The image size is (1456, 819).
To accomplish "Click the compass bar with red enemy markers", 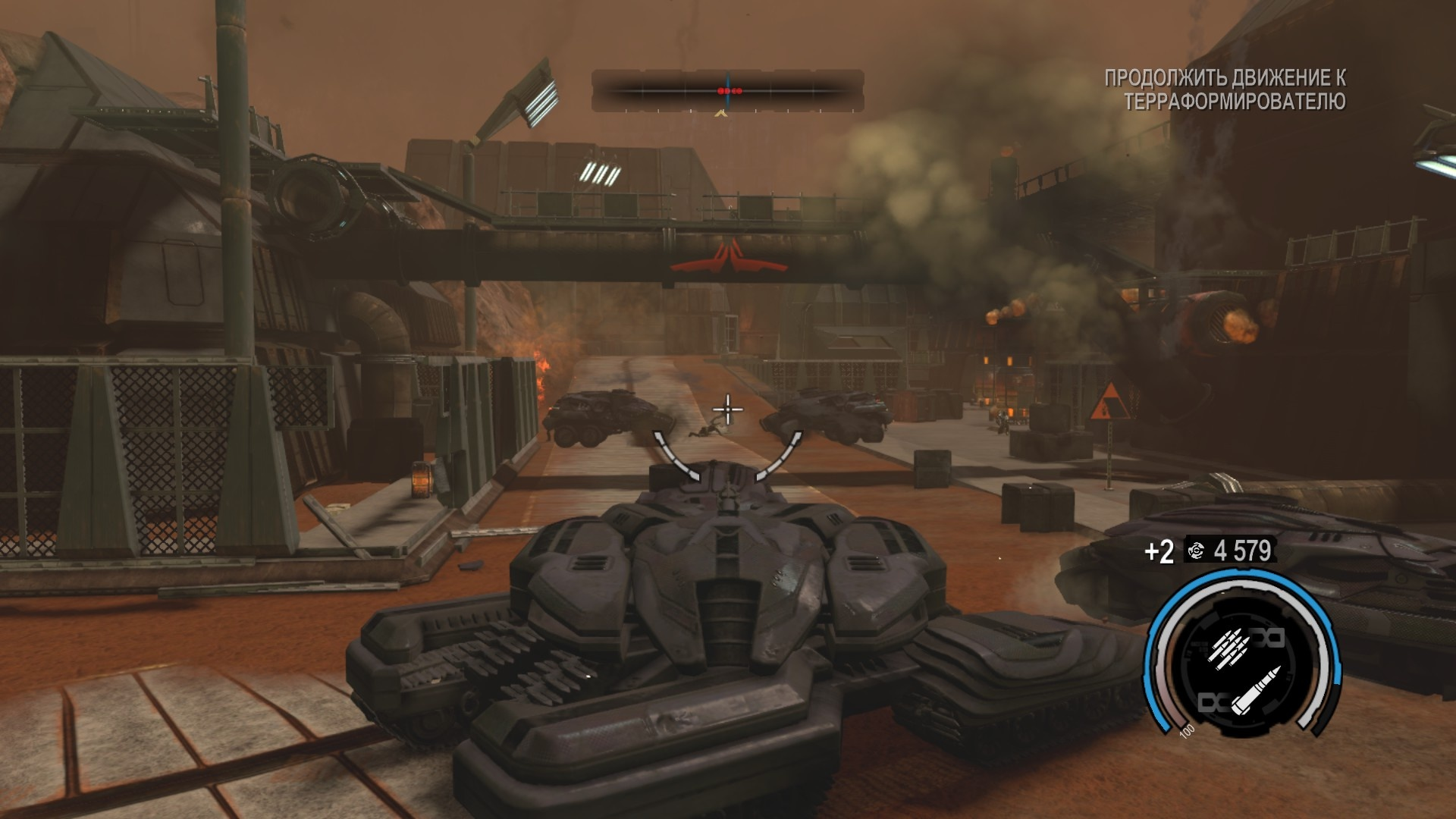I will pos(727,91).
